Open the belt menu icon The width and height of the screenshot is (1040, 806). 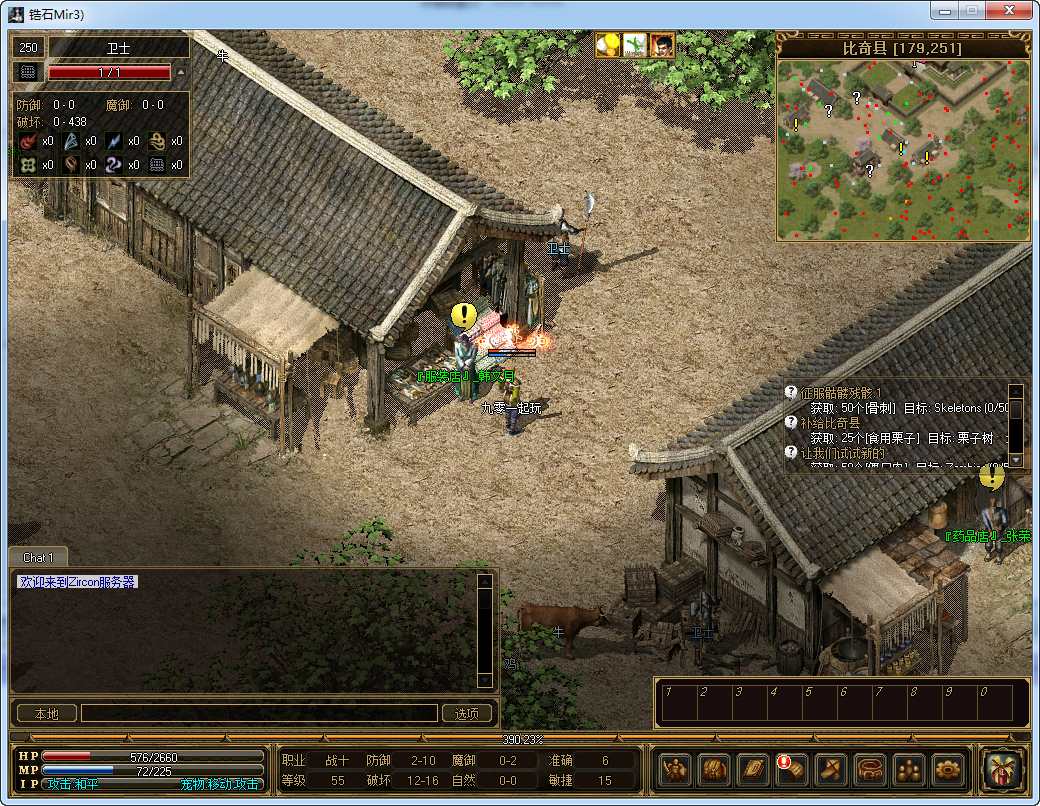coord(869,769)
